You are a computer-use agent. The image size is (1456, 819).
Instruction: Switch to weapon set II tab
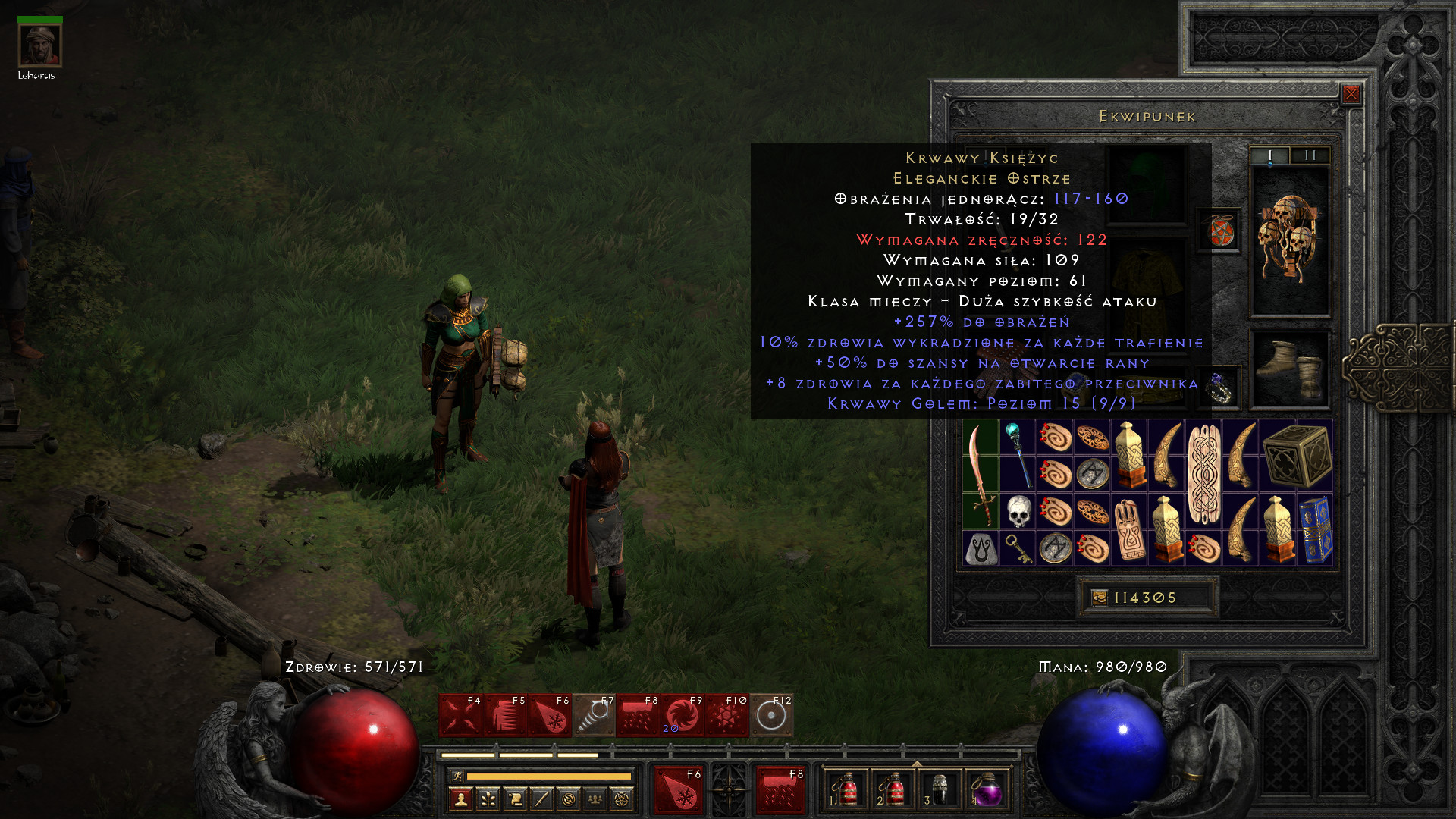coord(1310,155)
